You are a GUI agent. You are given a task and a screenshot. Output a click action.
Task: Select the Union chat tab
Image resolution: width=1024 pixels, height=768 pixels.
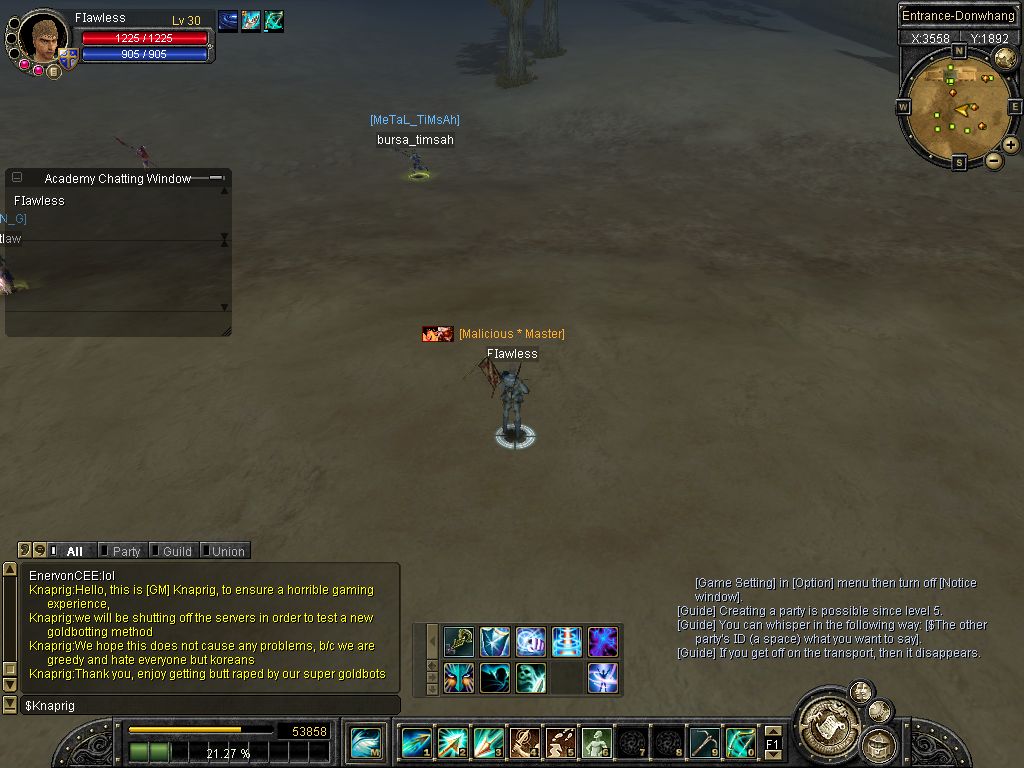coord(226,551)
